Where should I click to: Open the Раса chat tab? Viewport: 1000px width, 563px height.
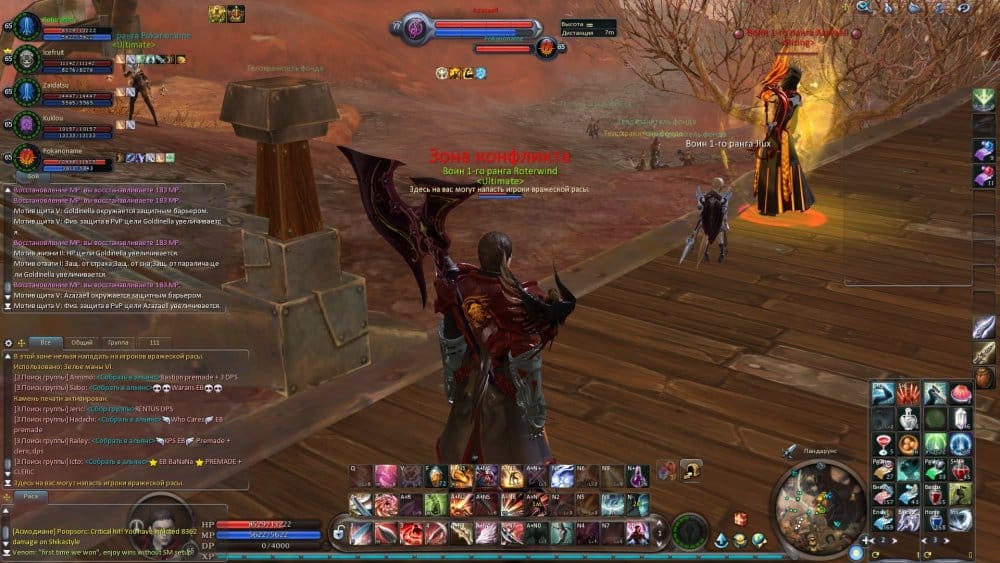tap(32, 496)
